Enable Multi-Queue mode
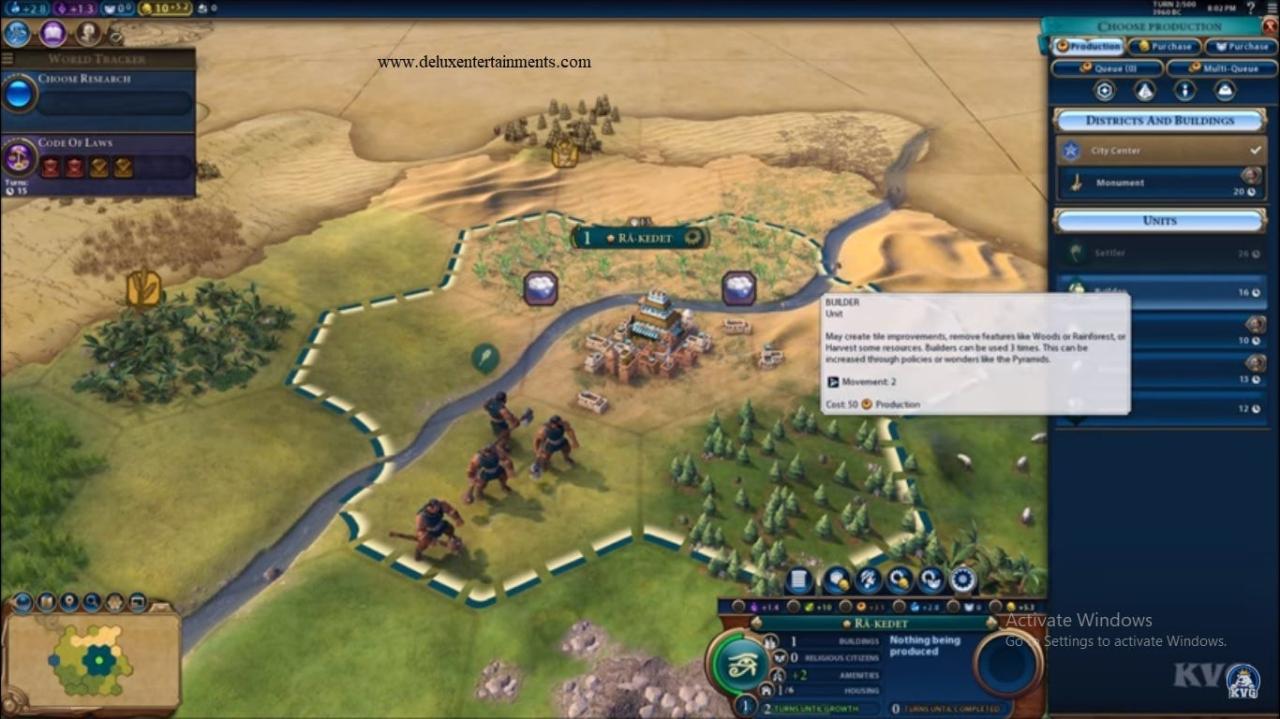The height and width of the screenshot is (719, 1280). [1221, 69]
